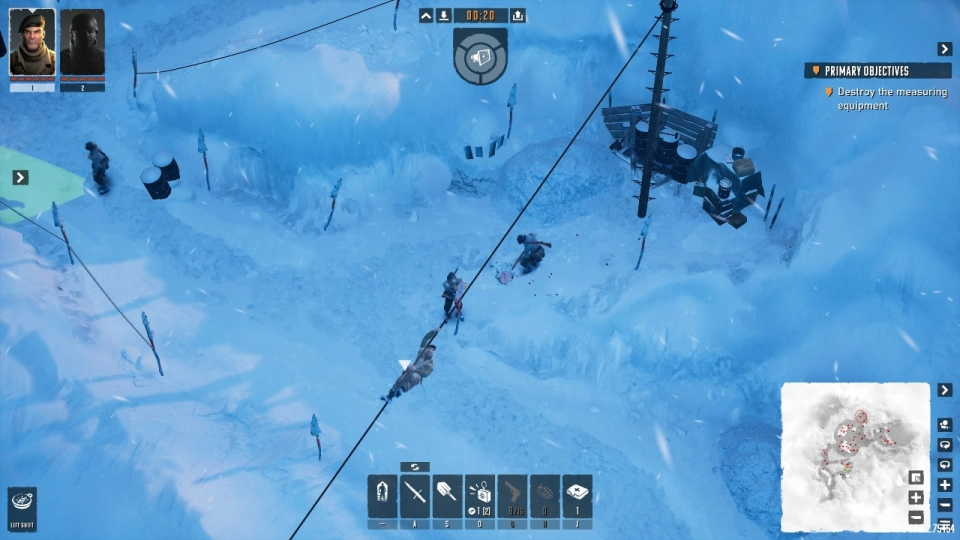Collapse the minimap with the arrow above it
This screenshot has height=540, width=960.
pos(945,389)
